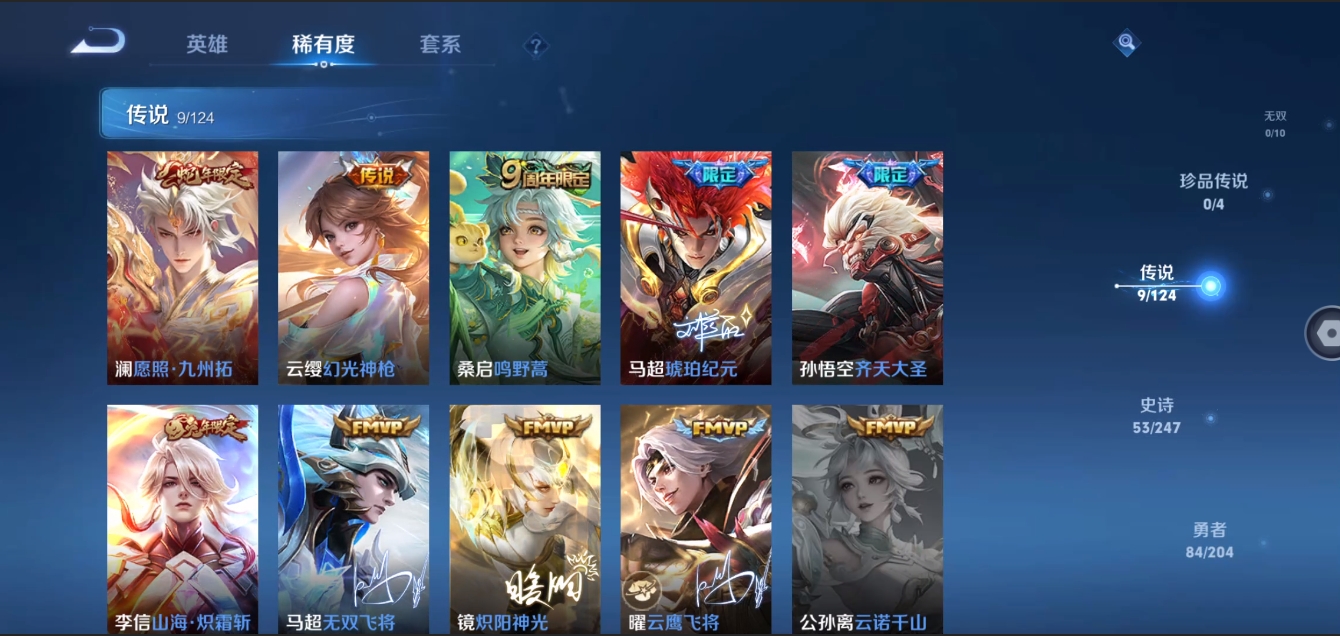
Task: Pick the 孙悟空 齐天大圣 skin card
Action: [867, 267]
